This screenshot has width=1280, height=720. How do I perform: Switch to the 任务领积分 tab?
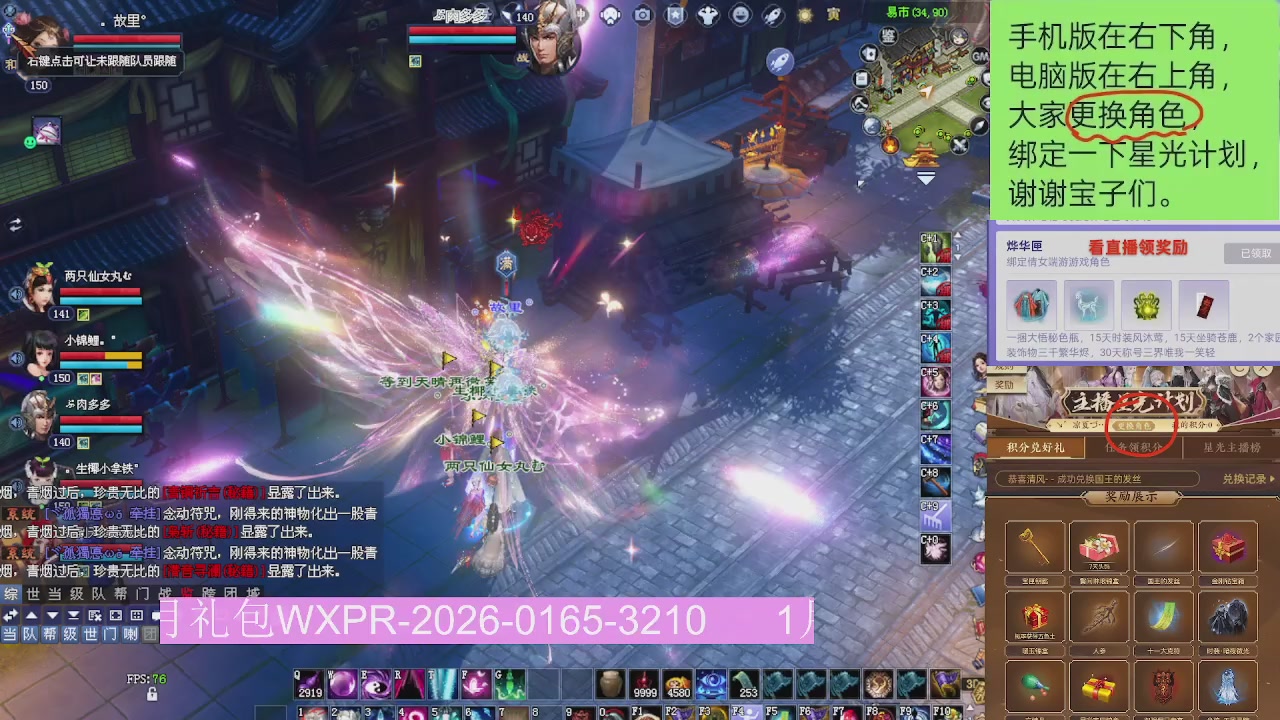coord(1133,447)
